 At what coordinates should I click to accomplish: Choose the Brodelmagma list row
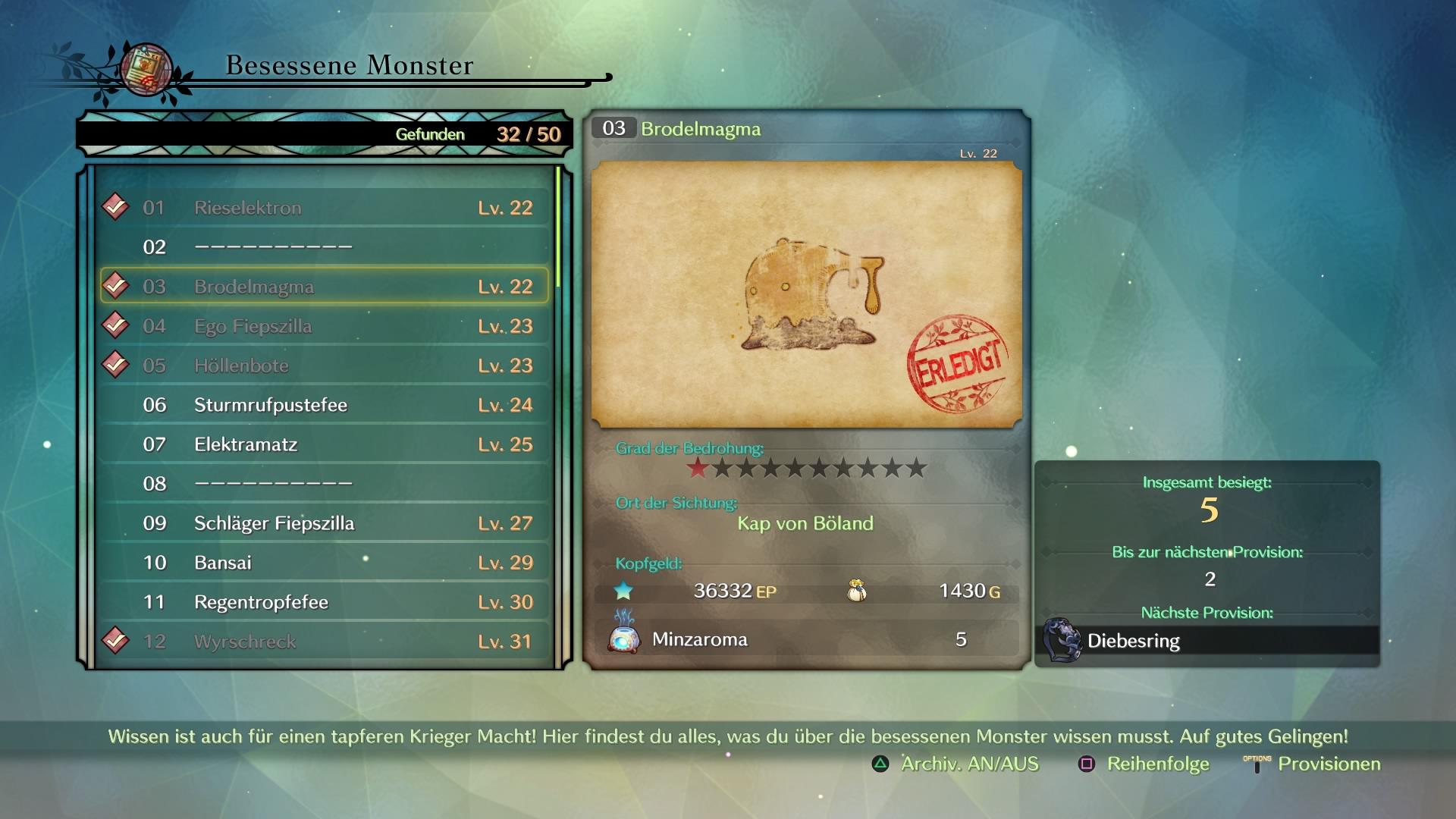[325, 287]
